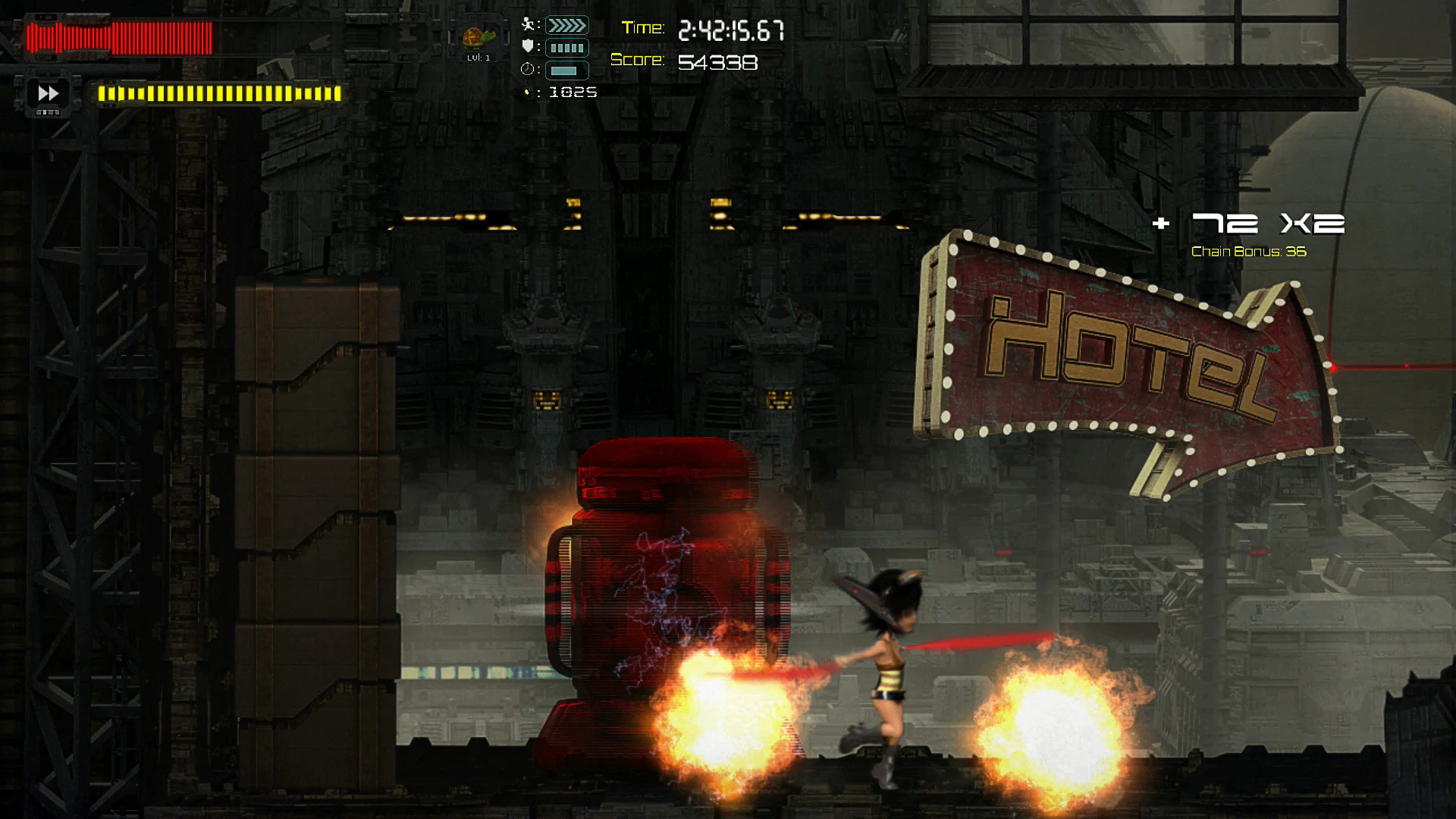Toggle the red health bar display
The image size is (1456, 819).
tap(118, 38)
